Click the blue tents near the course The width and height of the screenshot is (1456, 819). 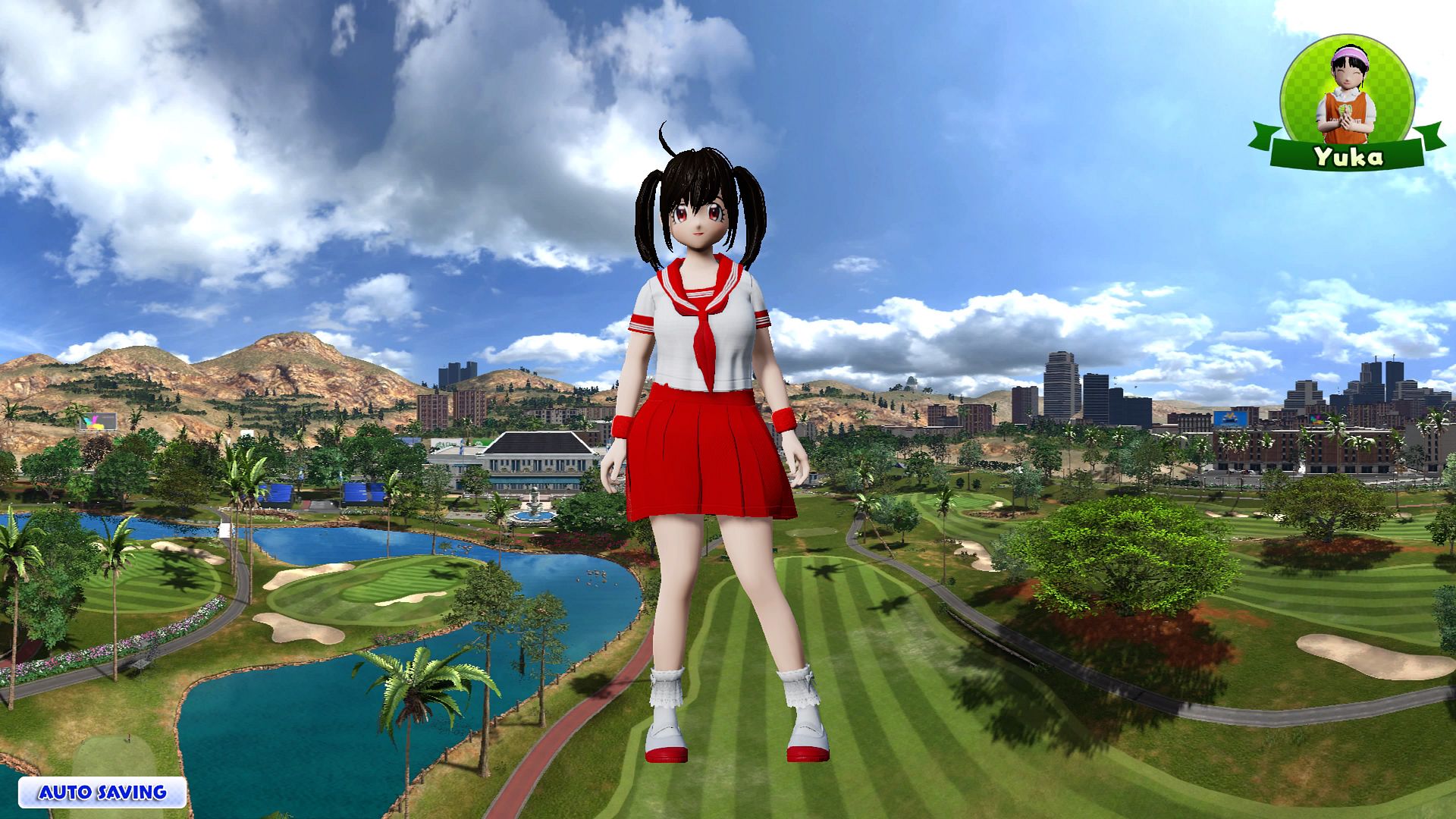[x=318, y=493]
